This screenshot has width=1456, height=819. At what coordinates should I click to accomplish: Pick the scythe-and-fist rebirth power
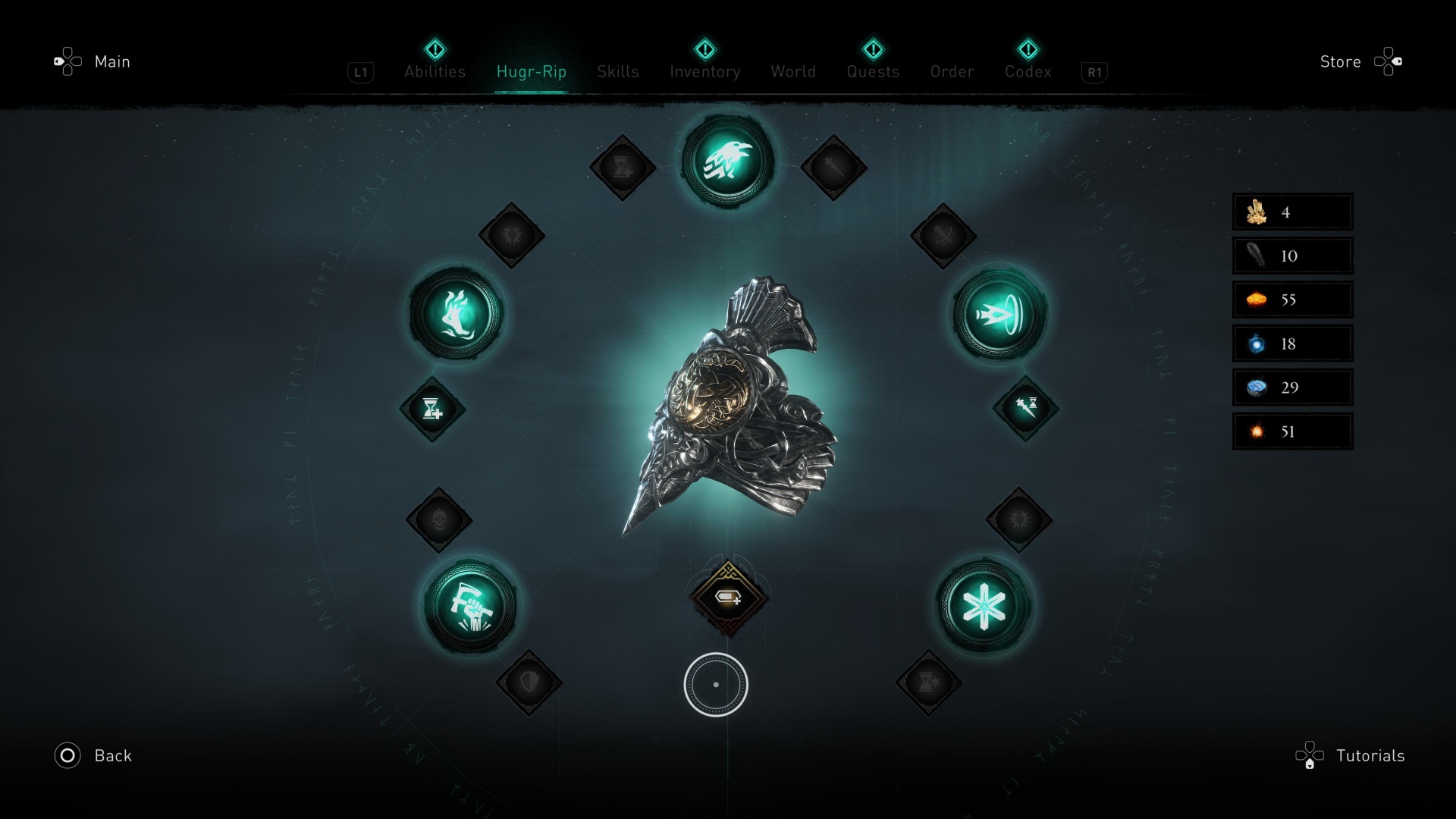click(x=471, y=606)
